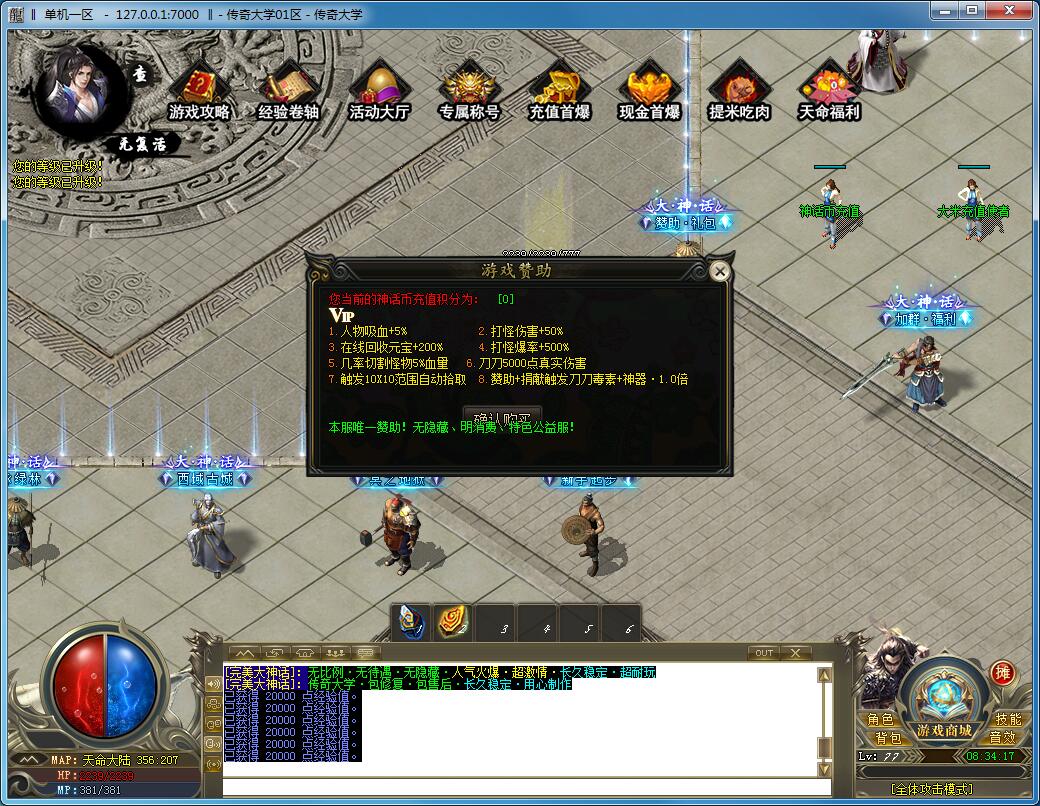Image resolution: width=1040 pixels, height=806 pixels.
Task: Open the 活动大厅 event hall
Action: coord(379,92)
